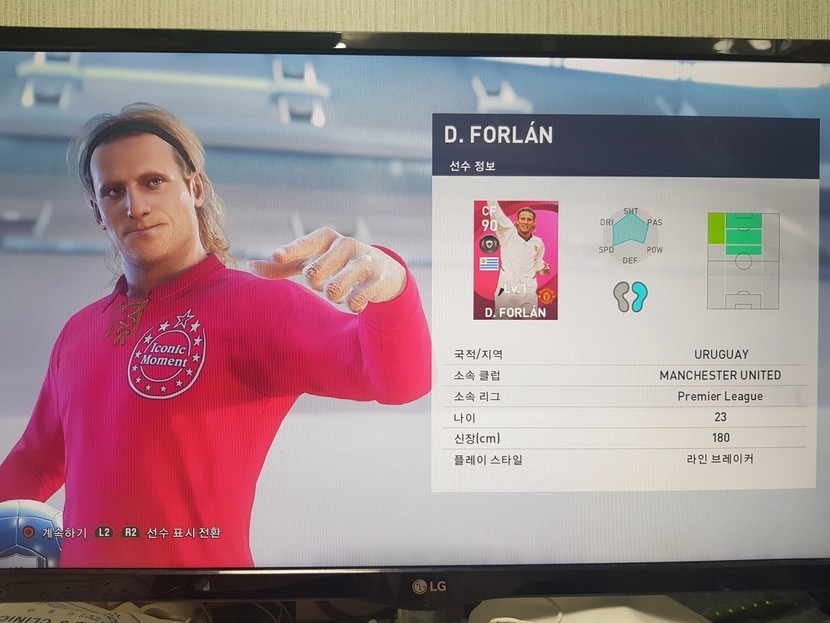Select the 소속 클럽 Manchester United row

[626, 375]
